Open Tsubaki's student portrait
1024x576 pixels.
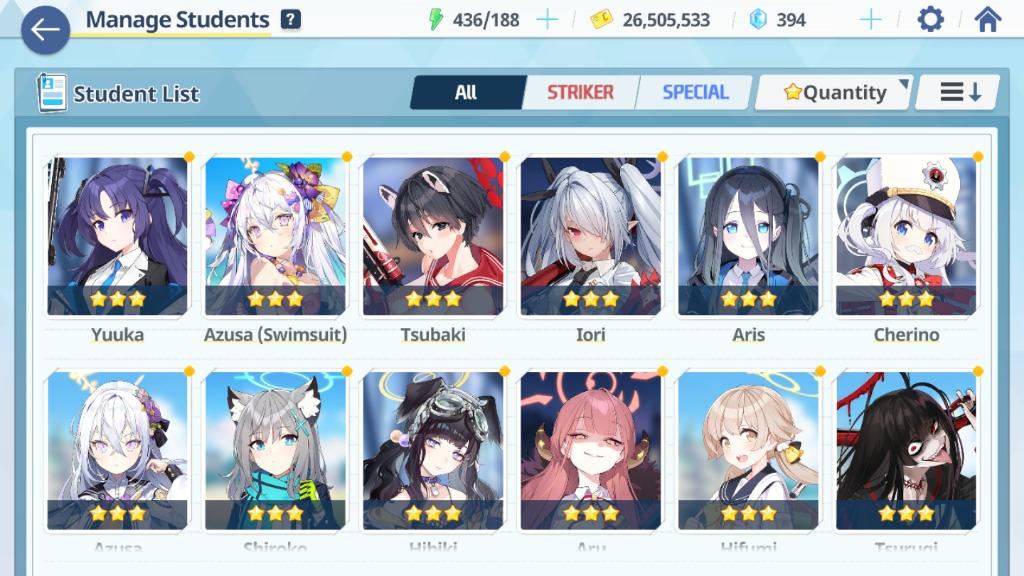tap(433, 236)
